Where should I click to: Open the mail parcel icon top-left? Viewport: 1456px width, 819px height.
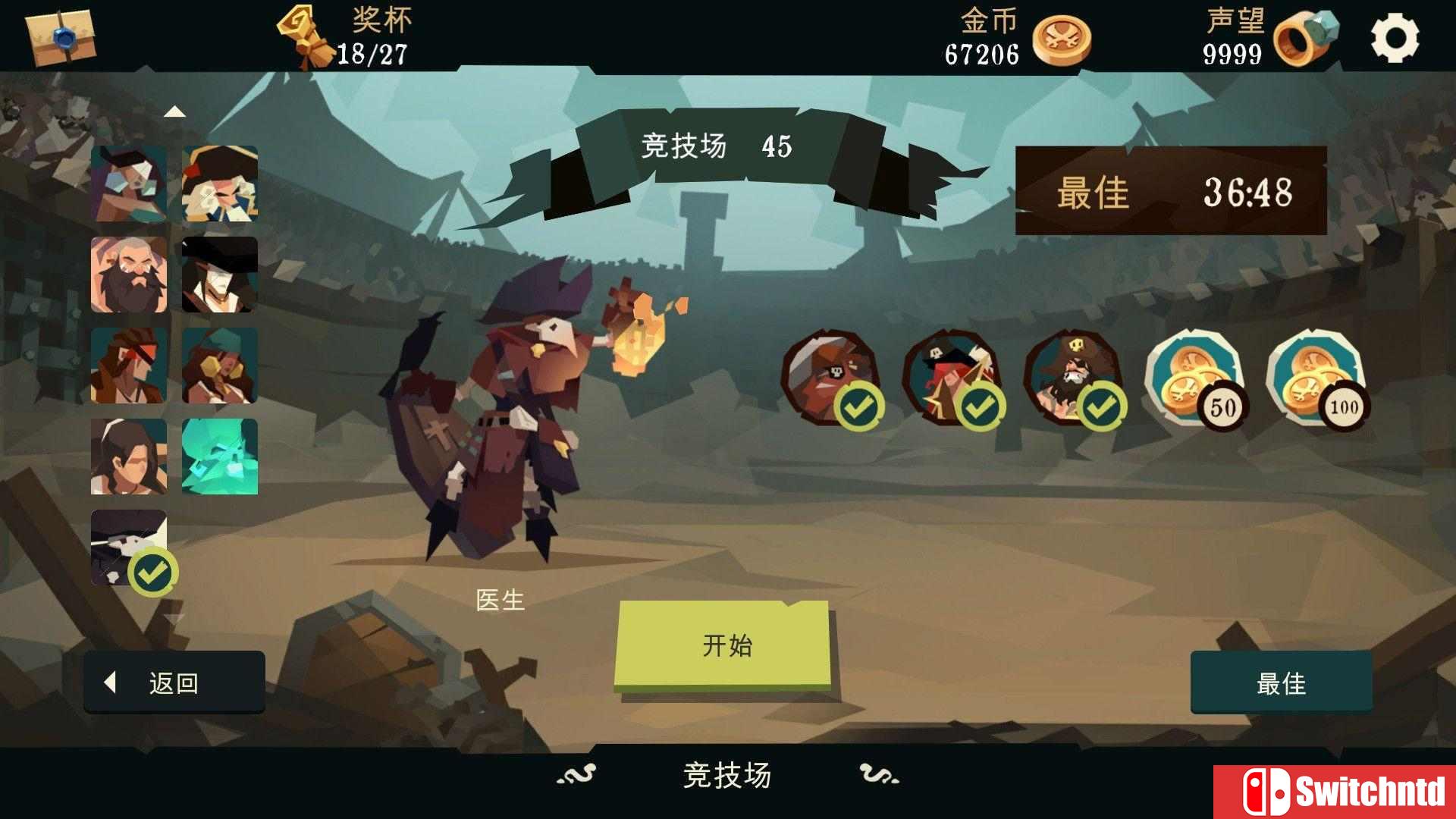pyautogui.click(x=61, y=36)
